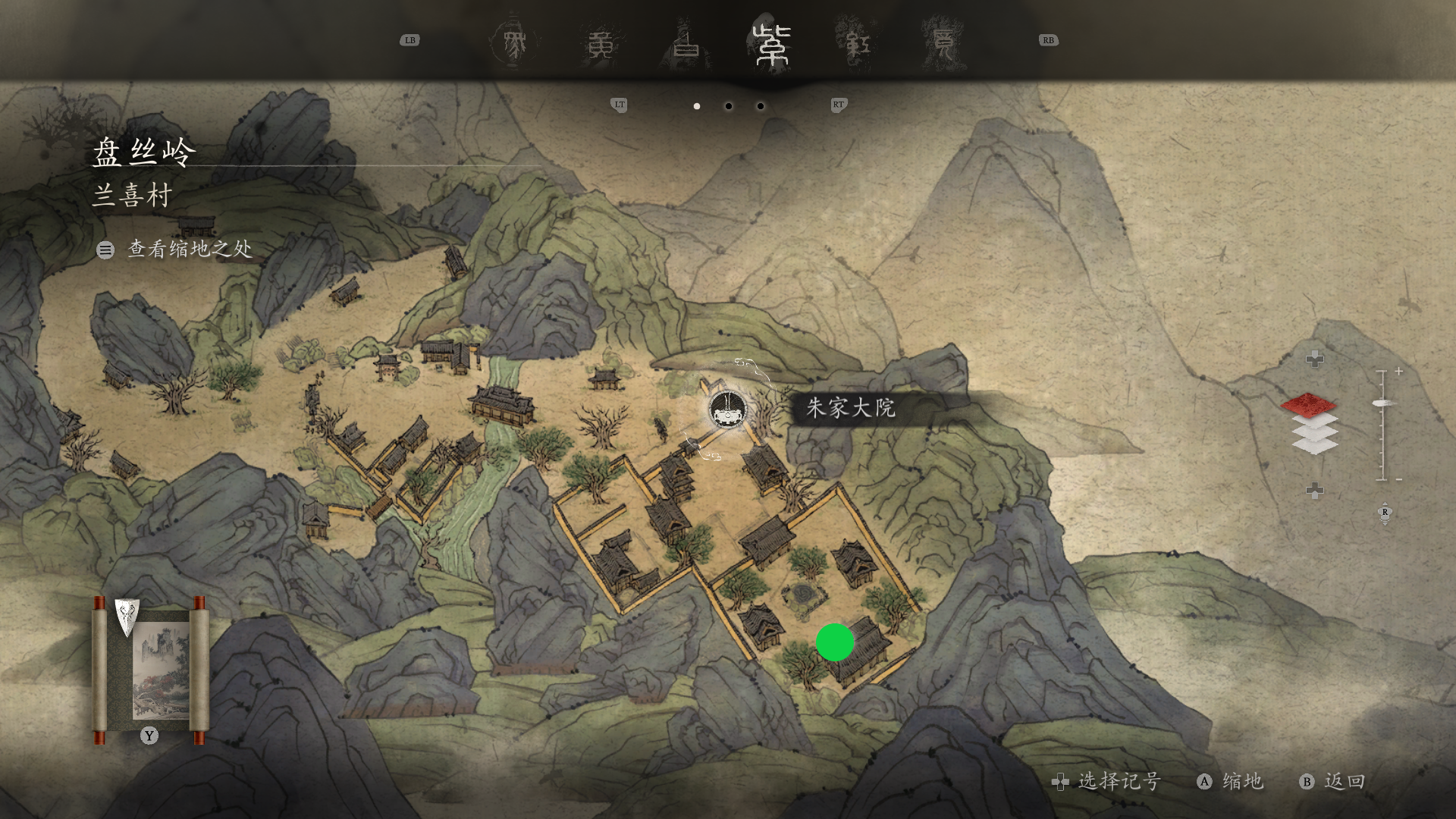Open the hanging scroll painting thumbnail
1456x819 pixels.
[x=149, y=667]
